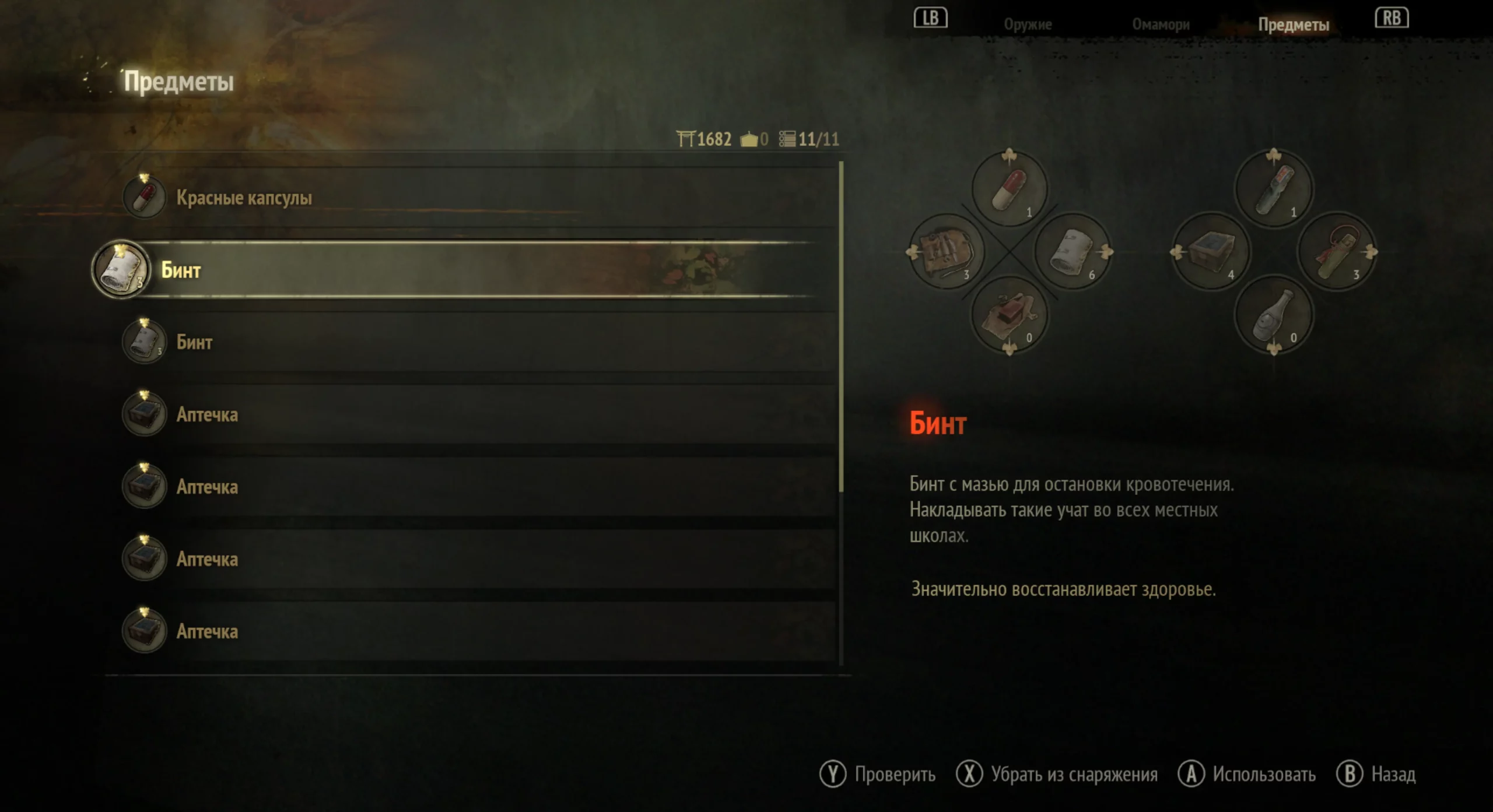This screenshot has width=1493, height=812.
Task: Open the Омамори tab
Action: [1161, 24]
